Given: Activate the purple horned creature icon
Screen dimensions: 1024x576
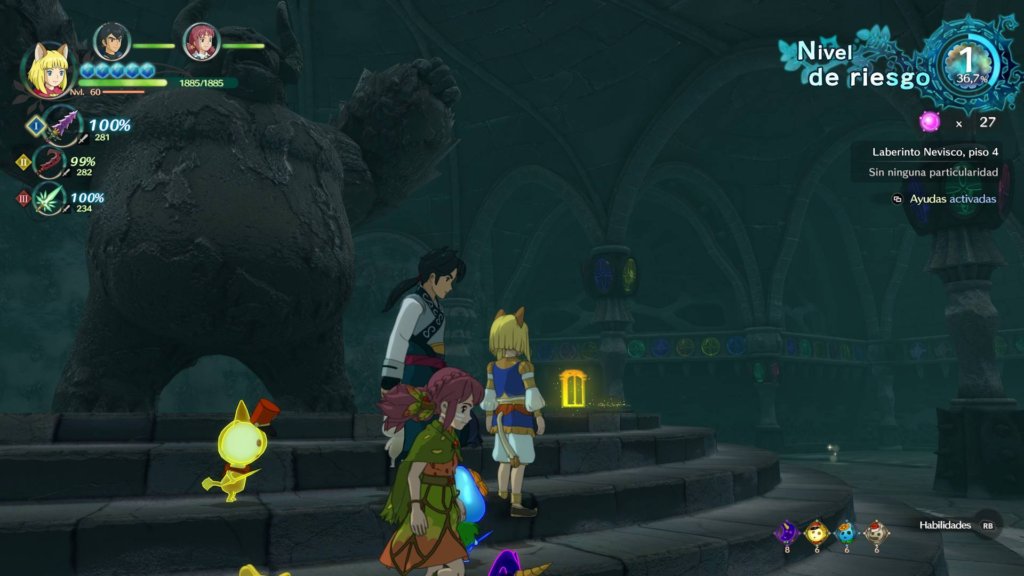Looking at the screenshot, I should tap(787, 531).
